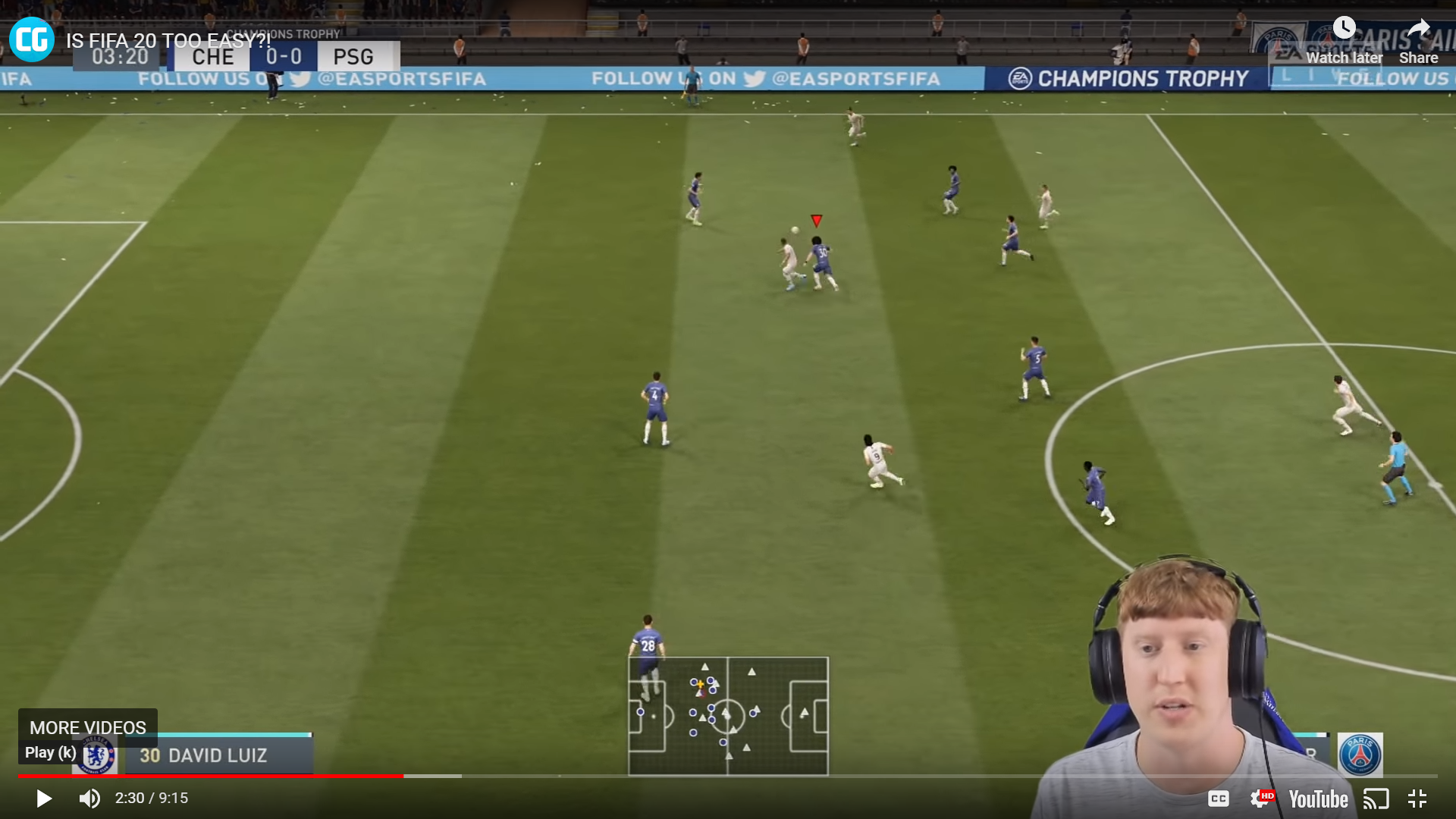Pause playback using the play control
The width and height of the screenshot is (1456, 819).
(x=43, y=799)
